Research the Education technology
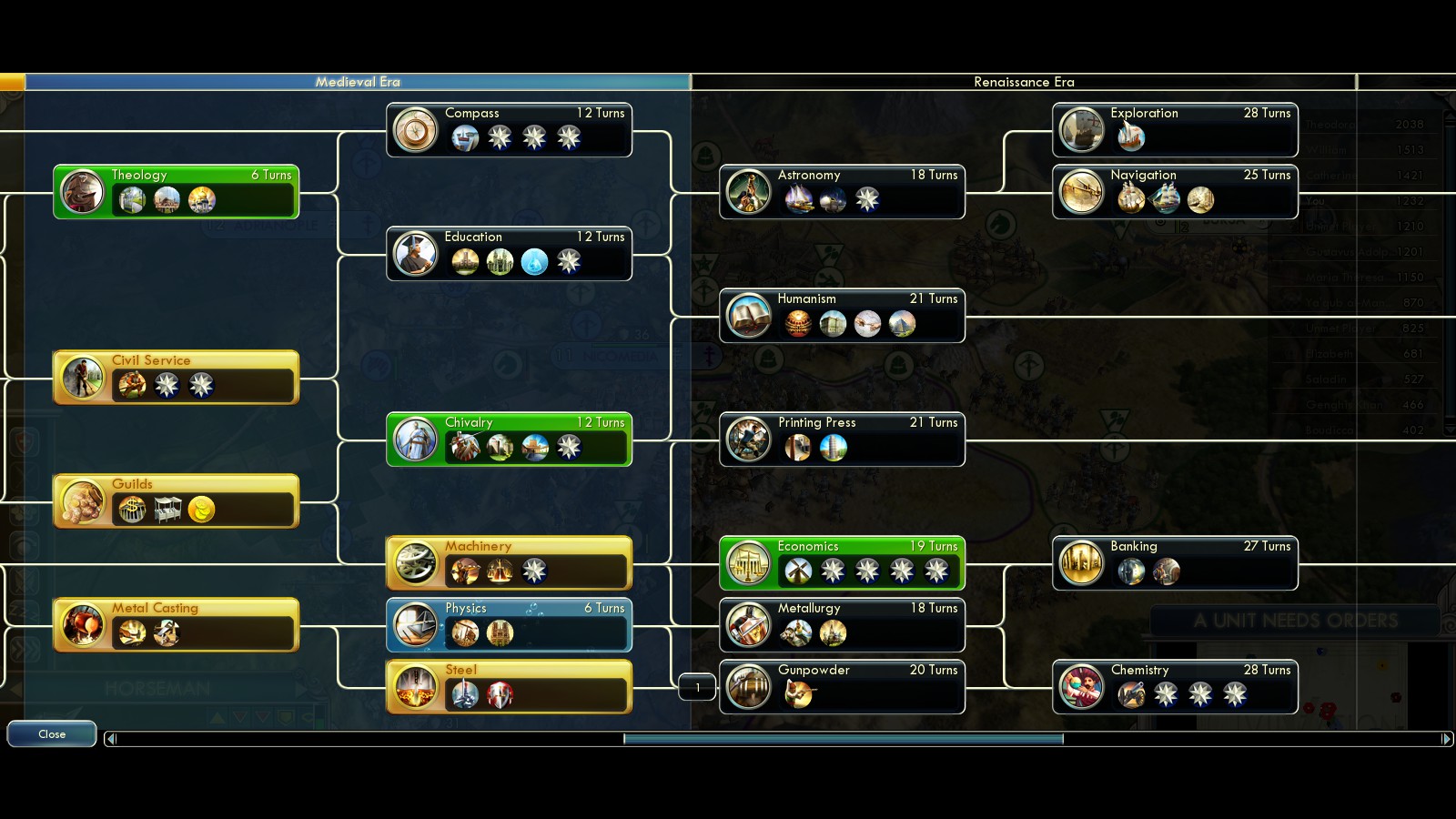1456x819 pixels. (509, 254)
